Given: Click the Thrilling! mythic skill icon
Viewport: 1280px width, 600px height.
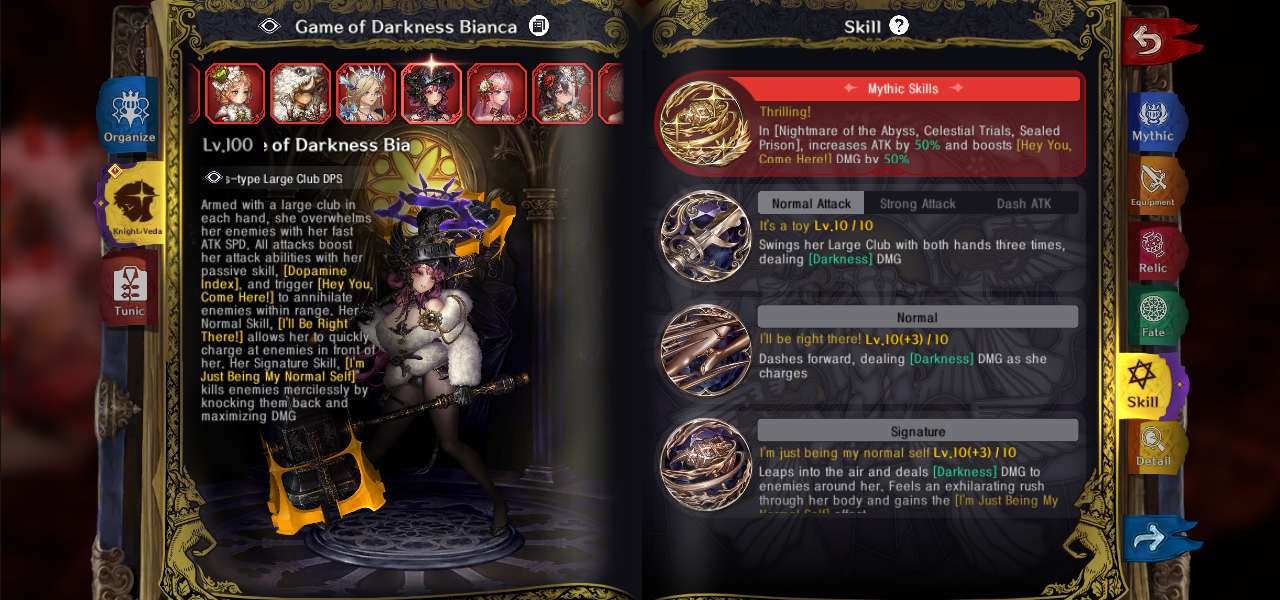Looking at the screenshot, I should (x=706, y=124).
